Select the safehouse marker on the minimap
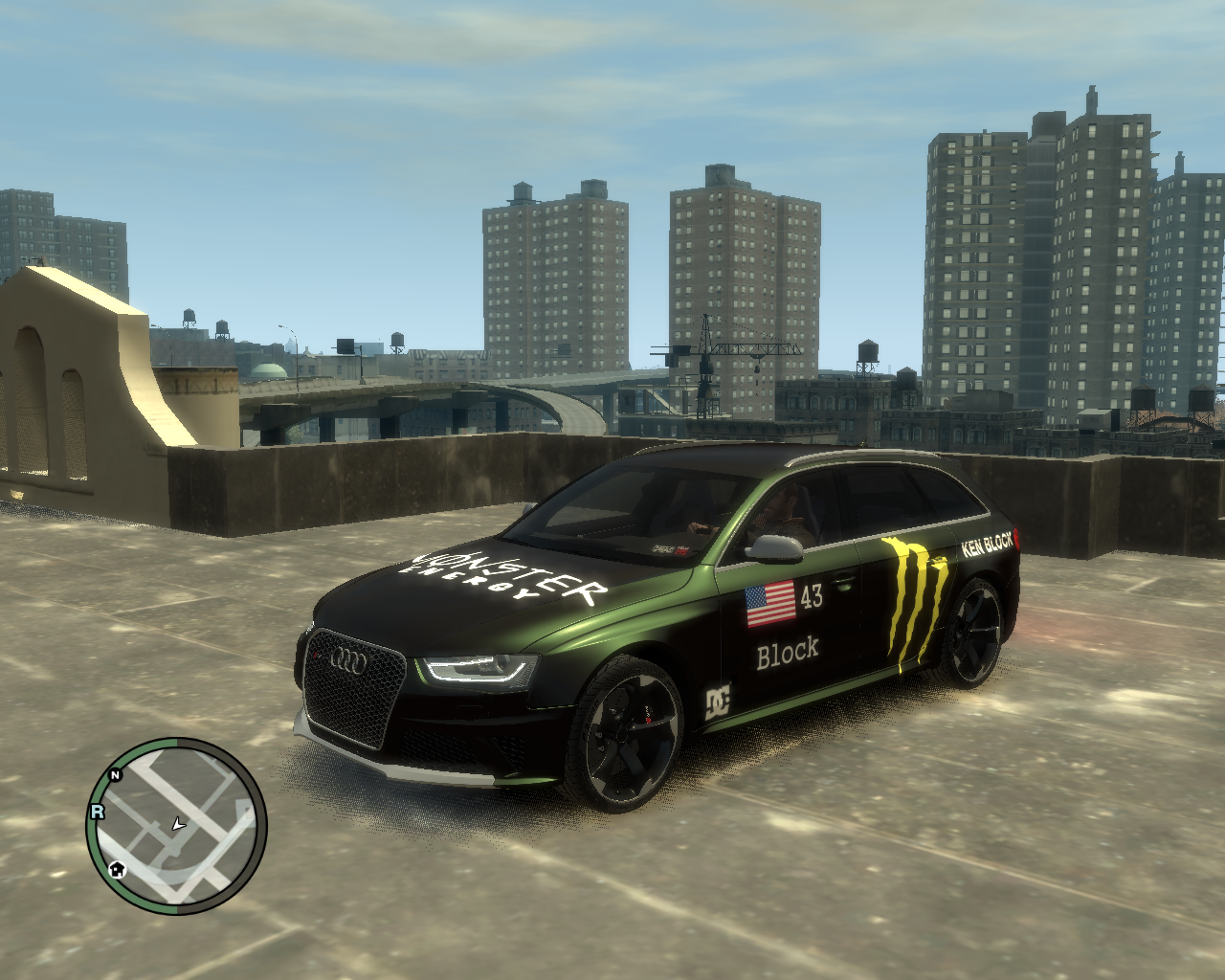 (x=117, y=869)
